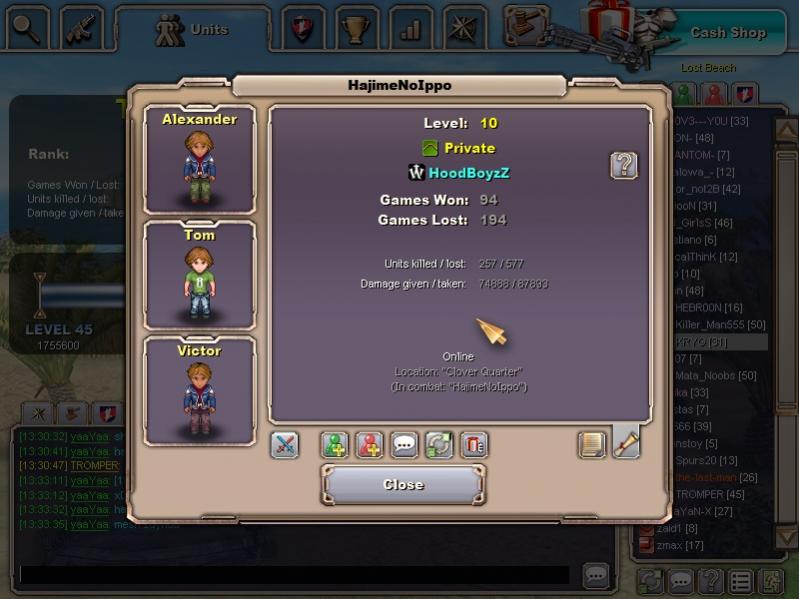
Task: Send private message via speech bubble icon
Action: (x=405, y=445)
